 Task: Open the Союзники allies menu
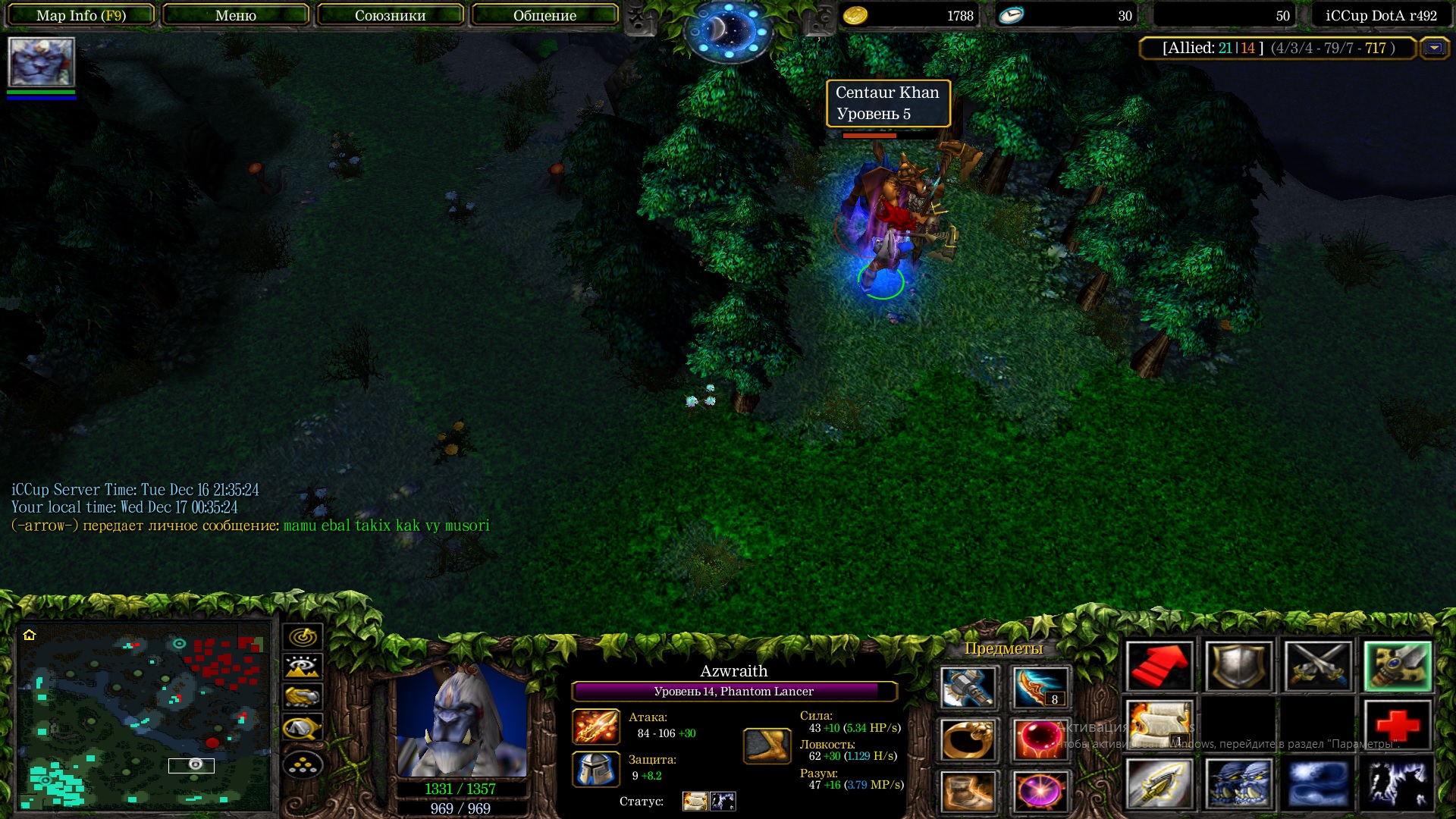(390, 15)
